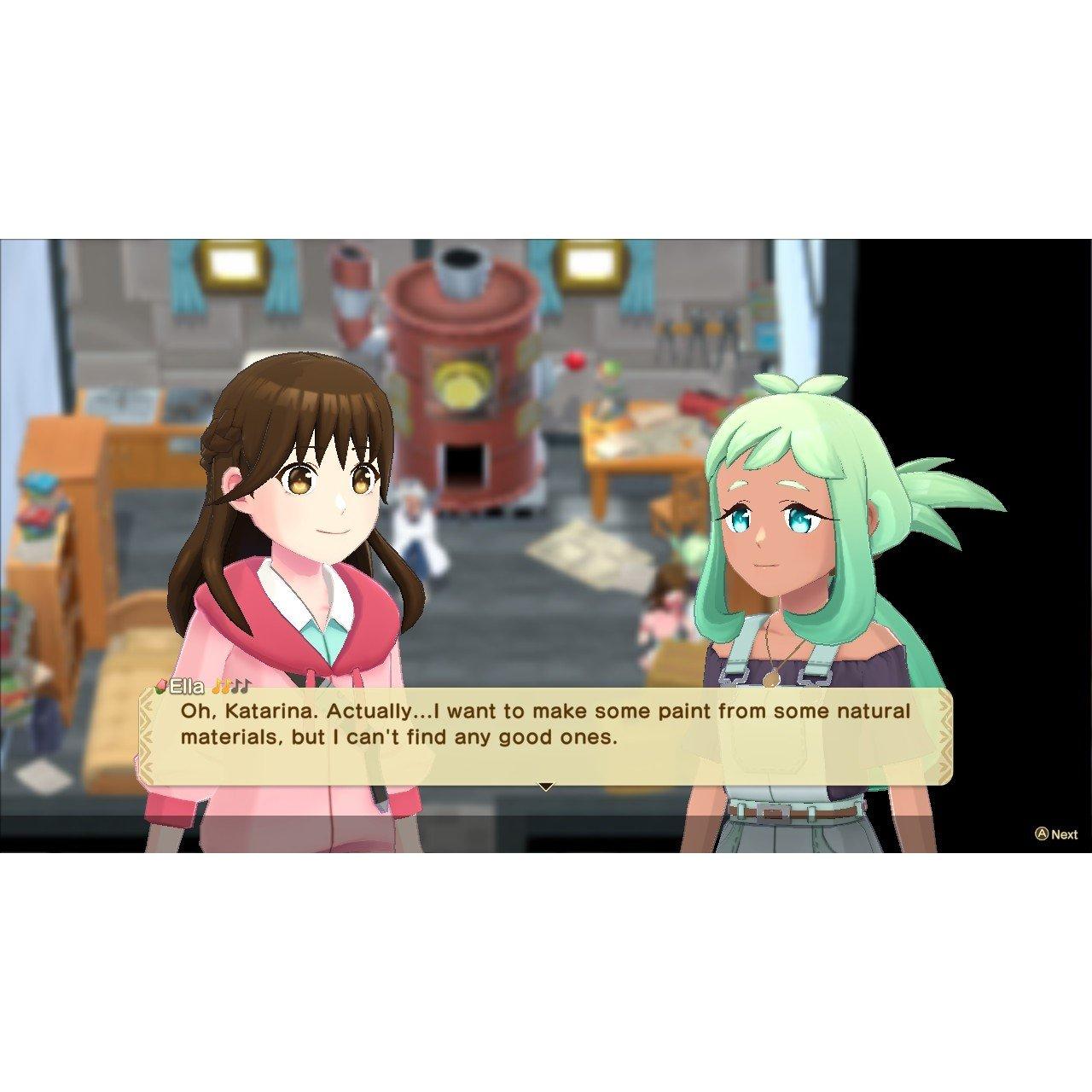
Task: Select the apple on the background shelf
Action: pos(572,362)
